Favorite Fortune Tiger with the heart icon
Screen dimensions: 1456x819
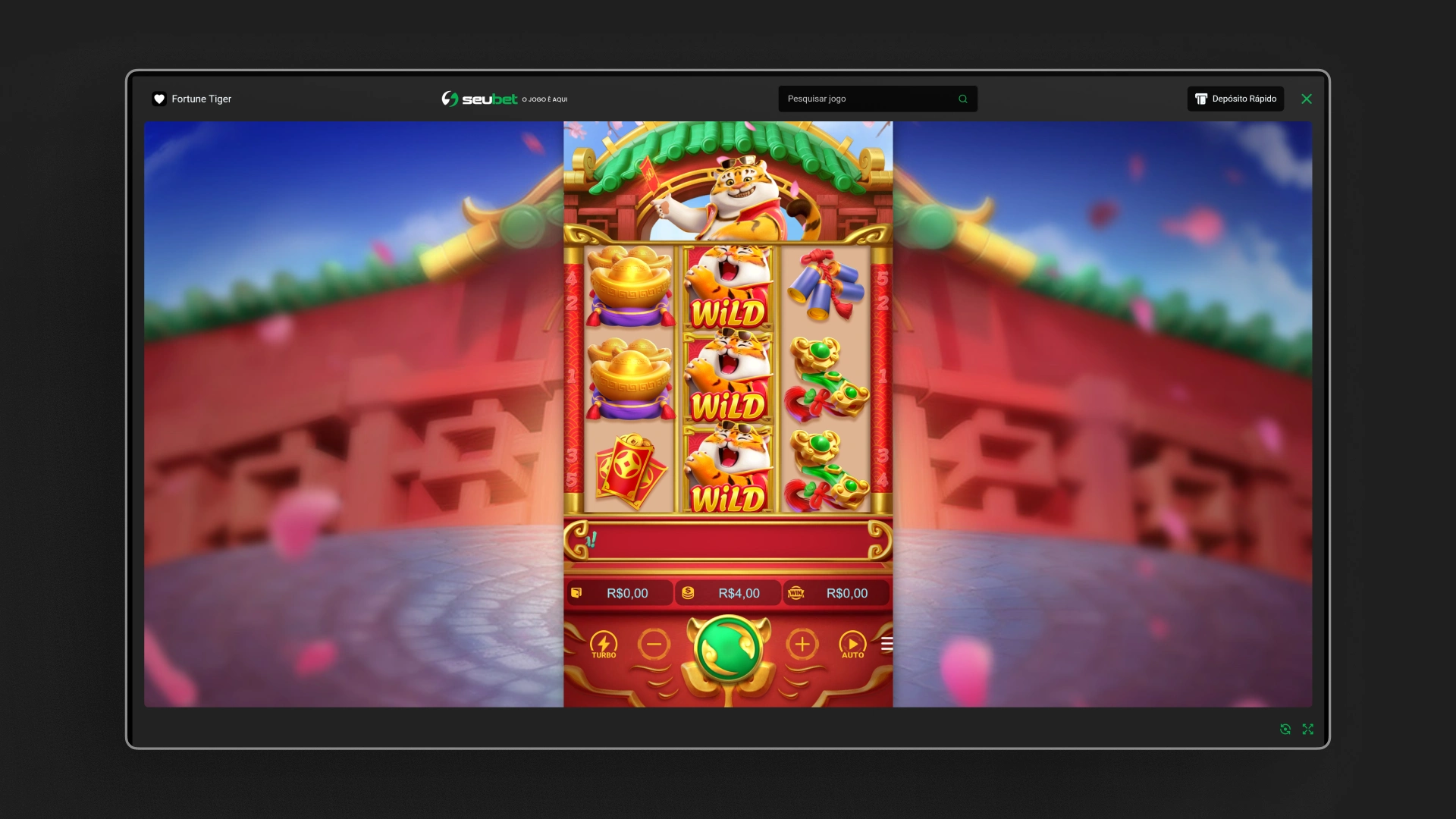pyautogui.click(x=158, y=99)
